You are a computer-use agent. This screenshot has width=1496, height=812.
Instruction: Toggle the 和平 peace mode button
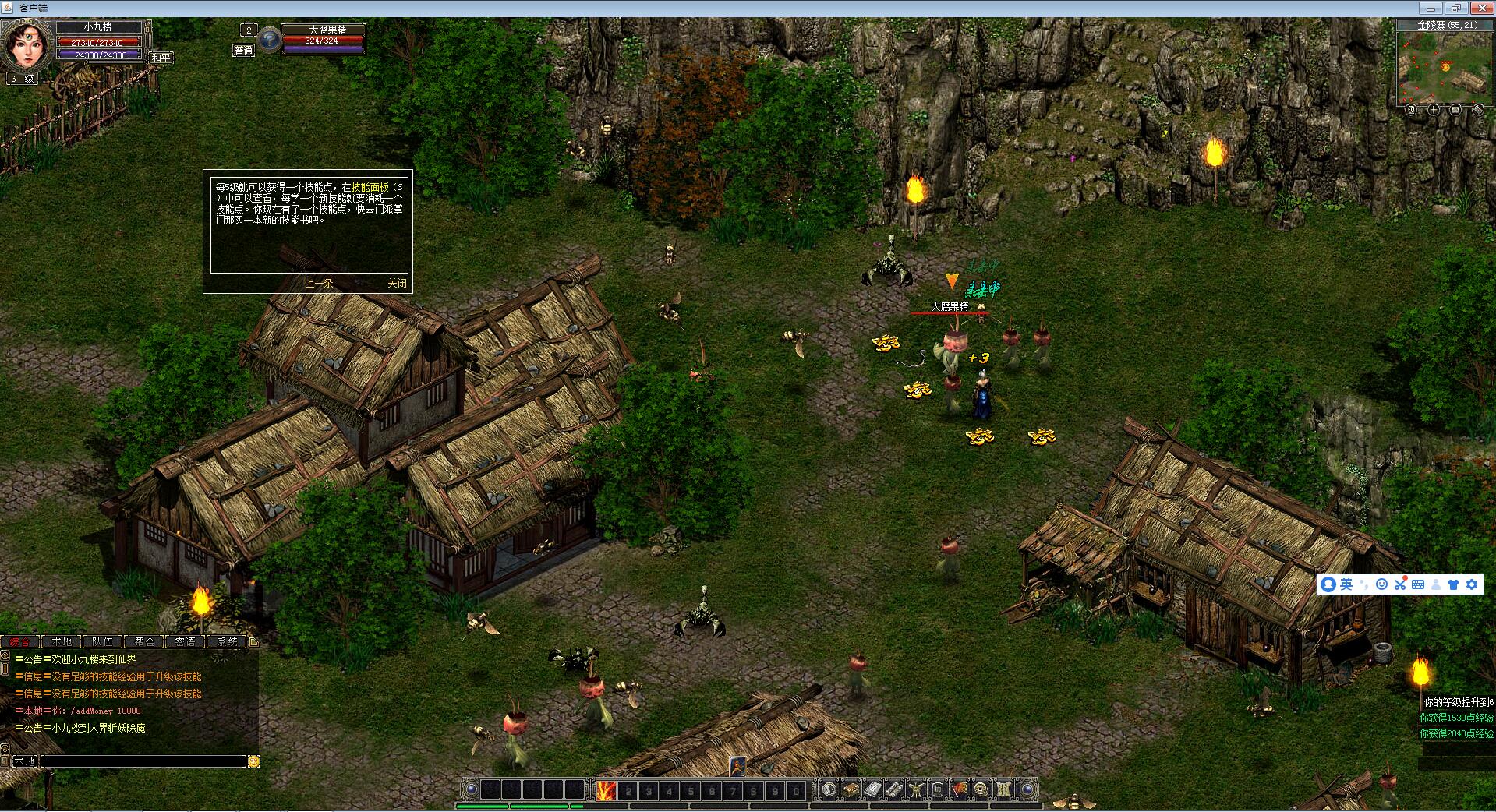point(161,58)
